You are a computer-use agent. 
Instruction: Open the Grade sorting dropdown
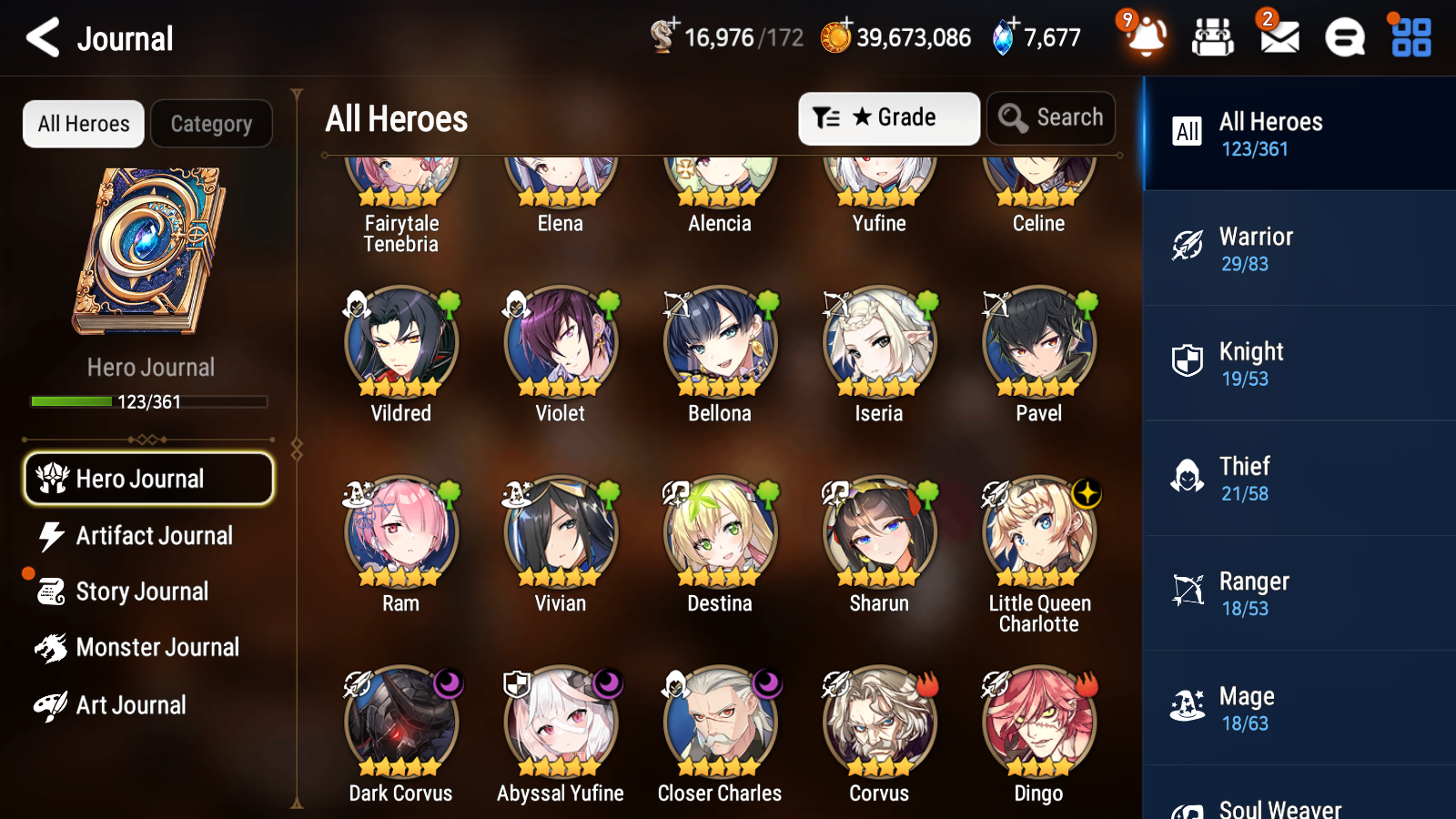pos(888,117)
